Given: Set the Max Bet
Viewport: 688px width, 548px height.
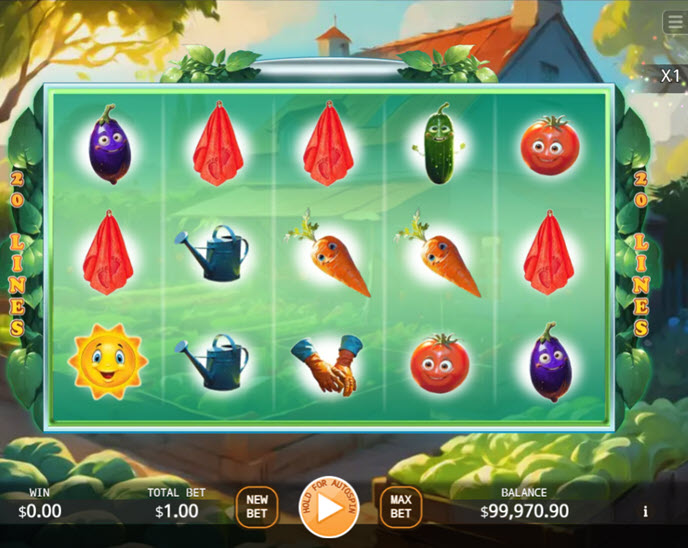Looking at the screenshot, I should [x=400, y=507].
